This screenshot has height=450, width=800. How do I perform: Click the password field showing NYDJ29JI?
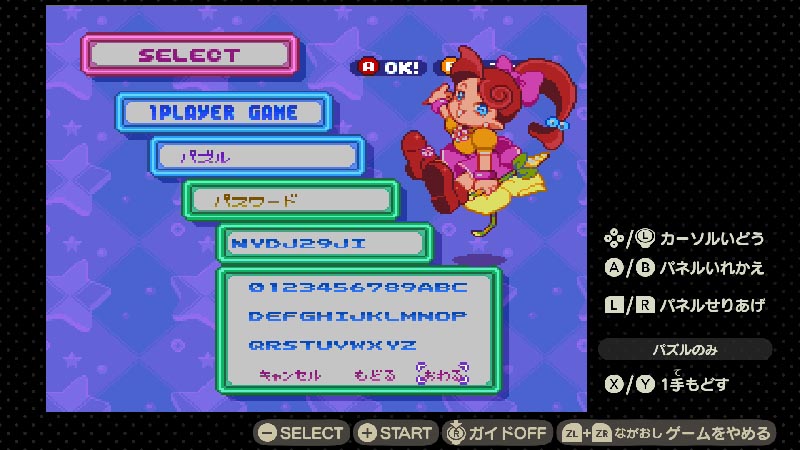[x=324, y=243]
